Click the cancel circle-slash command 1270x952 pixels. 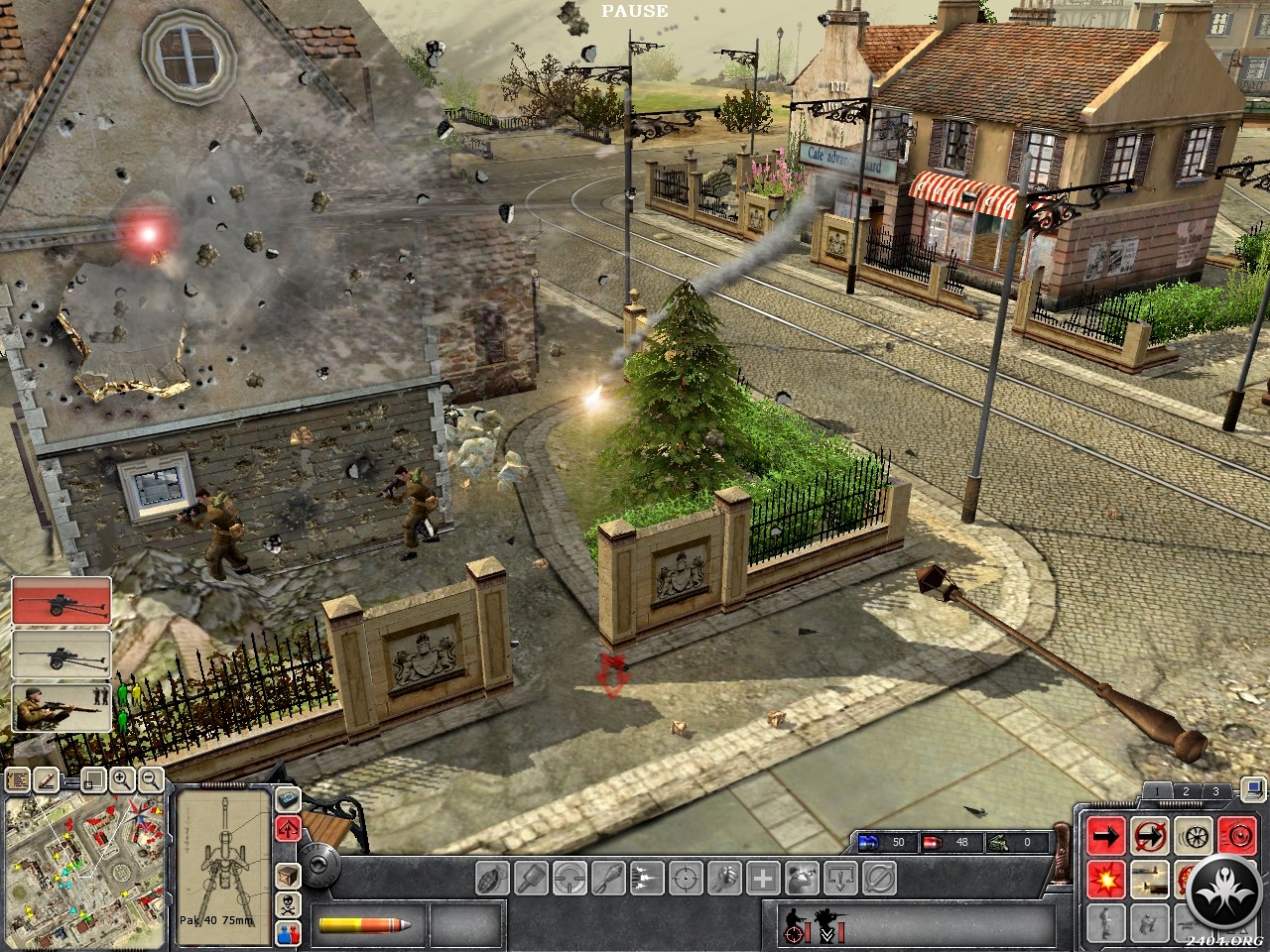[x=878, y=878]
